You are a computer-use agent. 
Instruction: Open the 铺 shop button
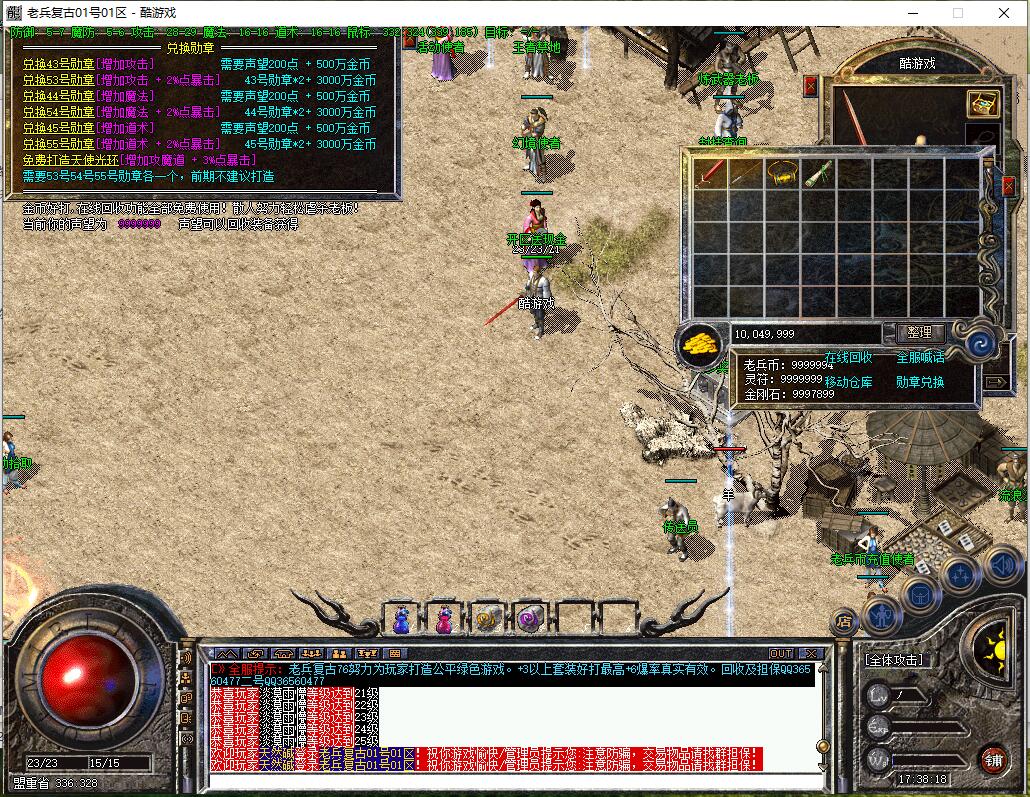[992, 758]
